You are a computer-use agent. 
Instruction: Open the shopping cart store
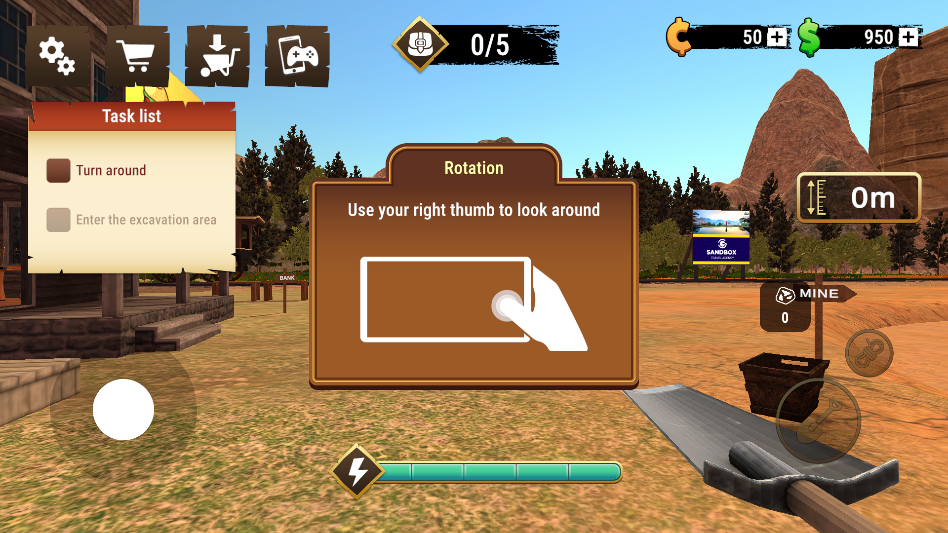pos(137,56)
